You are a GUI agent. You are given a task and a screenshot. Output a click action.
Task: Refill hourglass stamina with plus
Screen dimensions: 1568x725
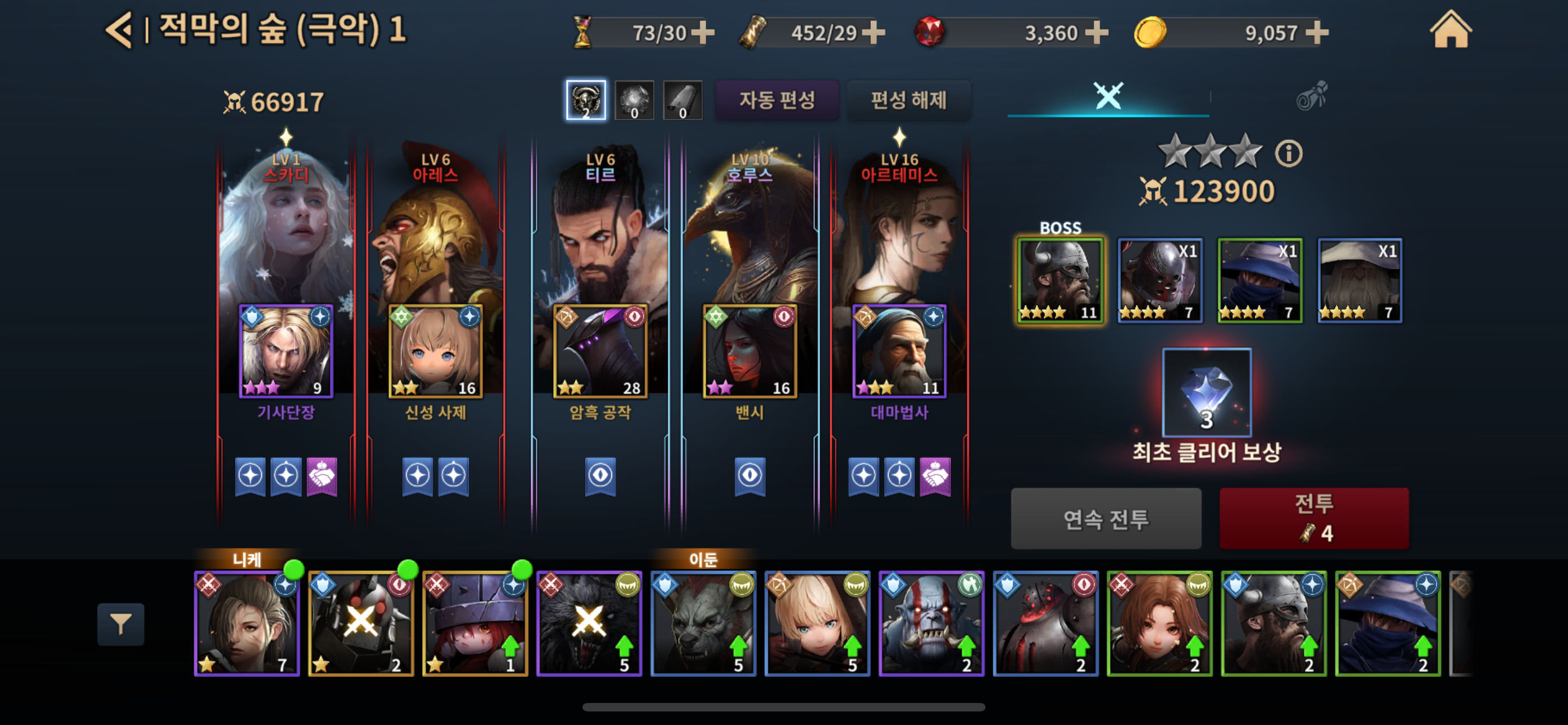tap(703, 33)
